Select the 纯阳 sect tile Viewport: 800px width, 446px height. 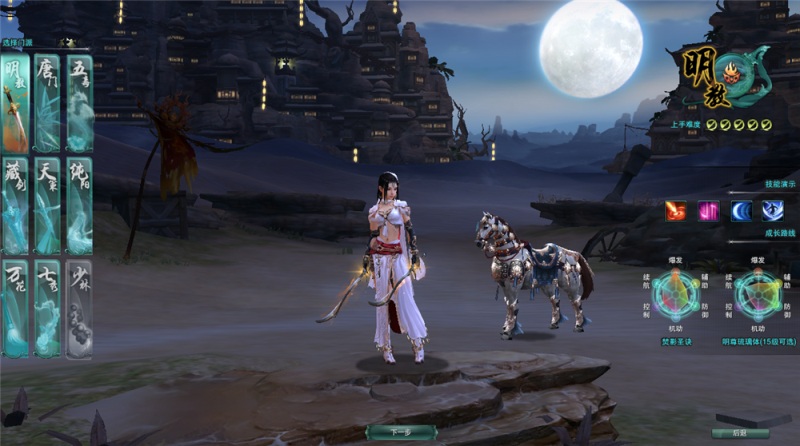click(x=79, y=205)
